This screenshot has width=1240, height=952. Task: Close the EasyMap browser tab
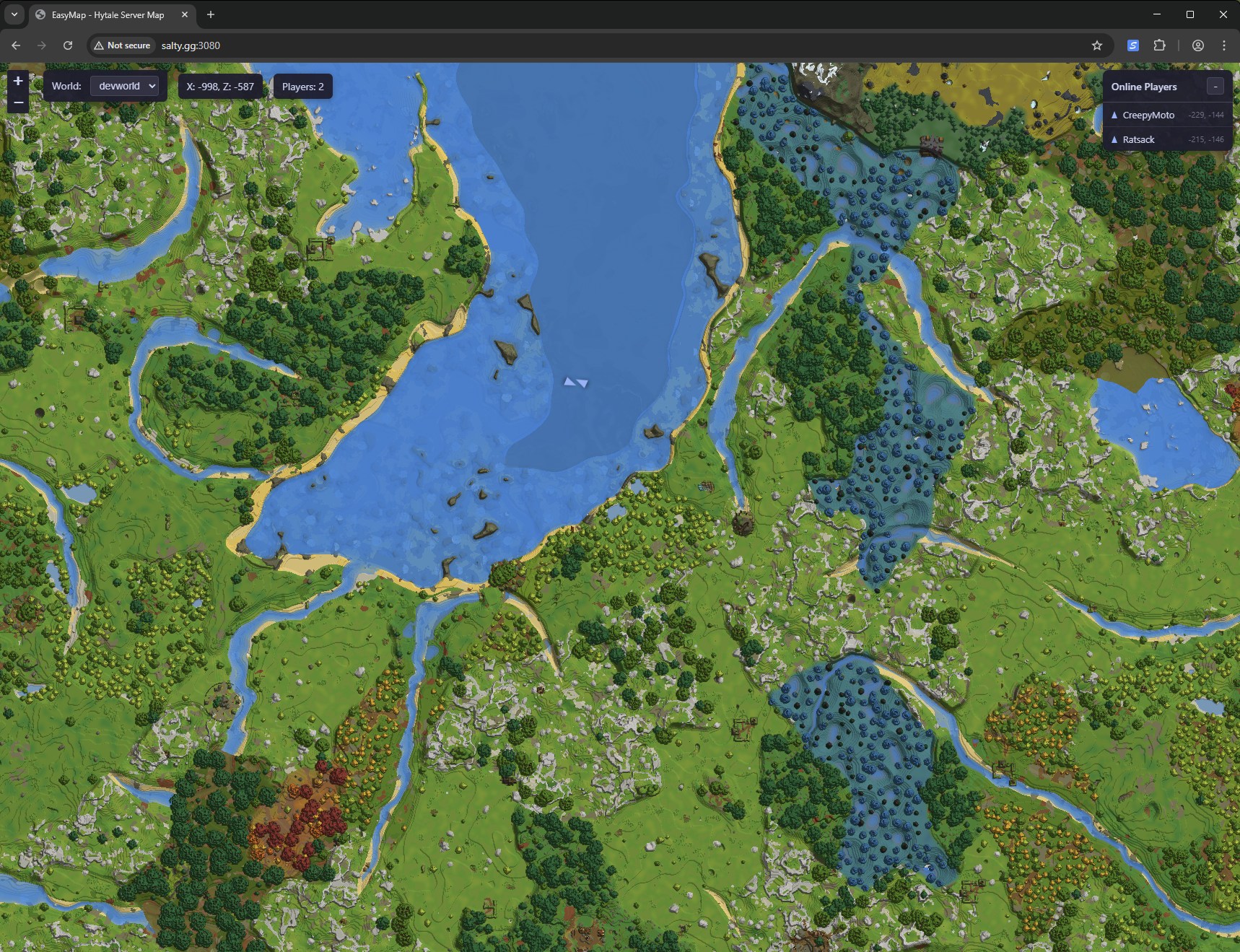(x=185, y=14)
